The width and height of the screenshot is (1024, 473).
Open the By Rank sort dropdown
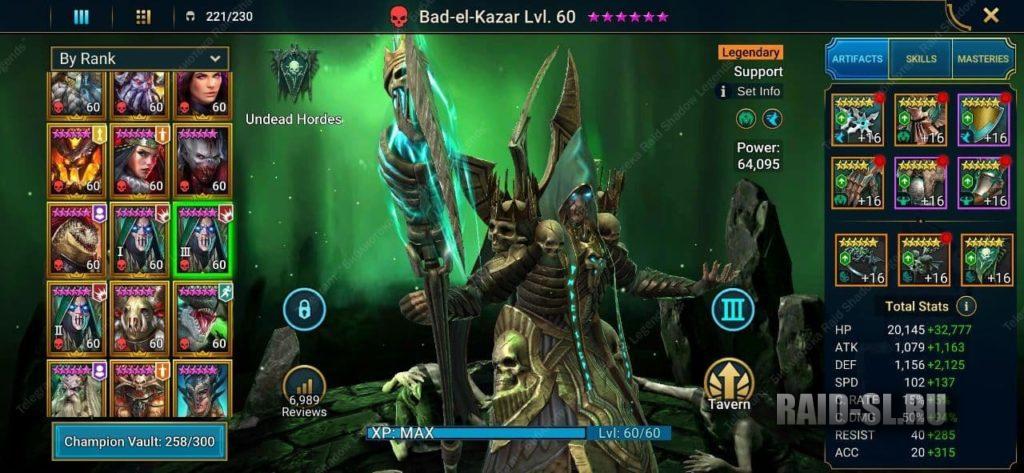[142, 59]
